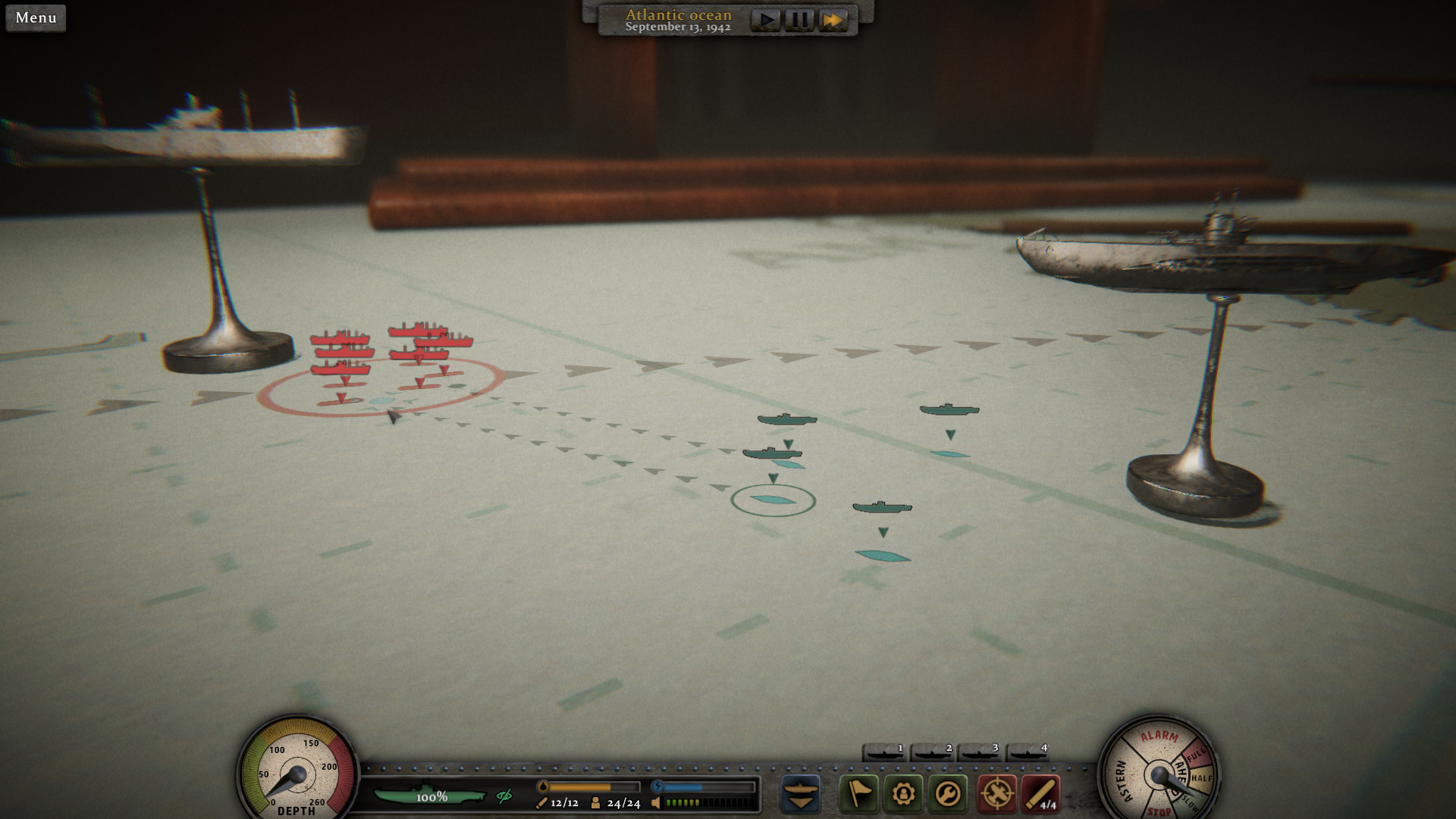Image resolution: width=1456 pixels, height=819 pixels.
Task: Select the torpedo attack icon showing 4/4
Action: (x=1040, y=793)
